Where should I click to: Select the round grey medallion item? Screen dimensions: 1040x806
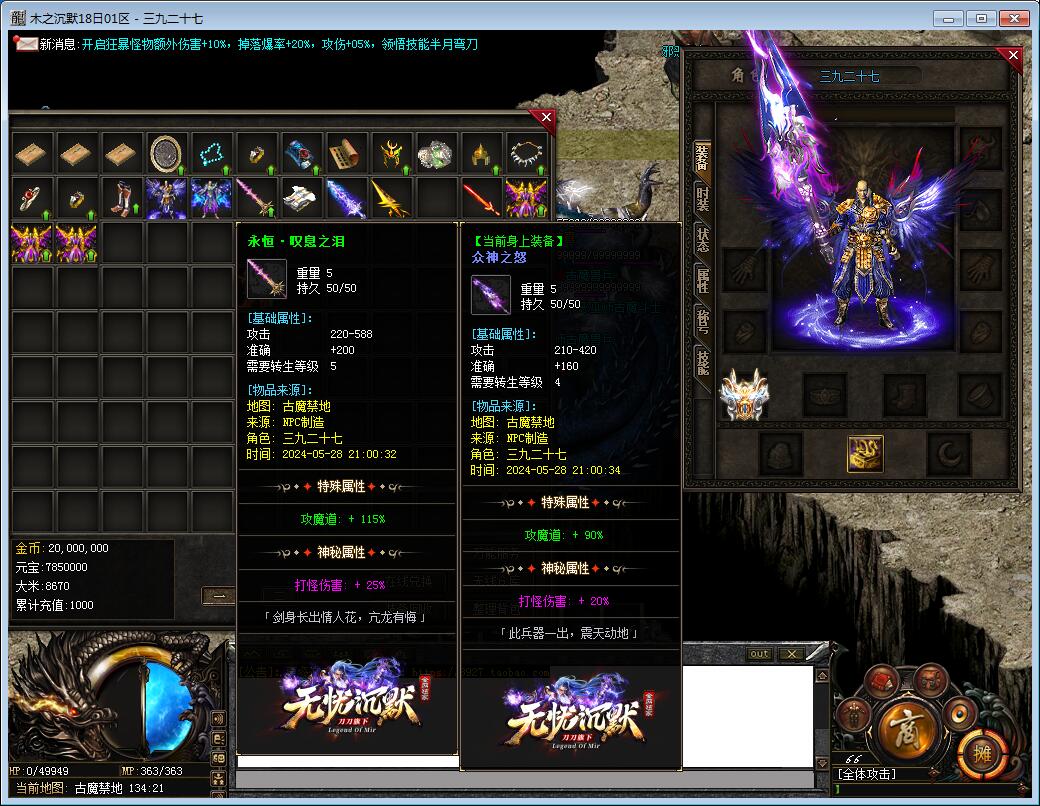pyautogui.click(x=167, y=153)
